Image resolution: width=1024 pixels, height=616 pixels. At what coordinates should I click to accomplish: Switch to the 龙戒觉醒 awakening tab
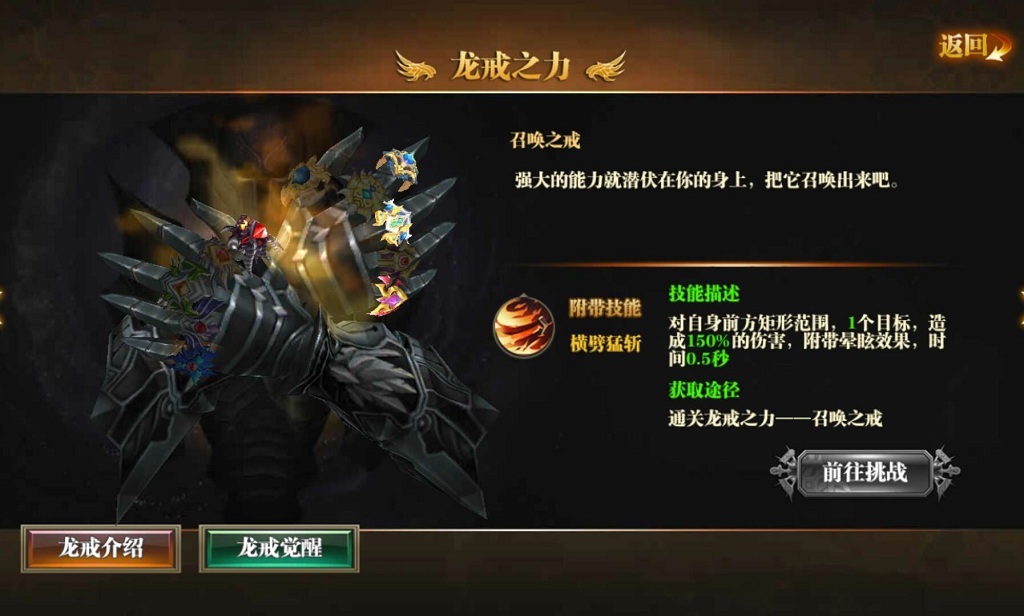coord(279,548)
